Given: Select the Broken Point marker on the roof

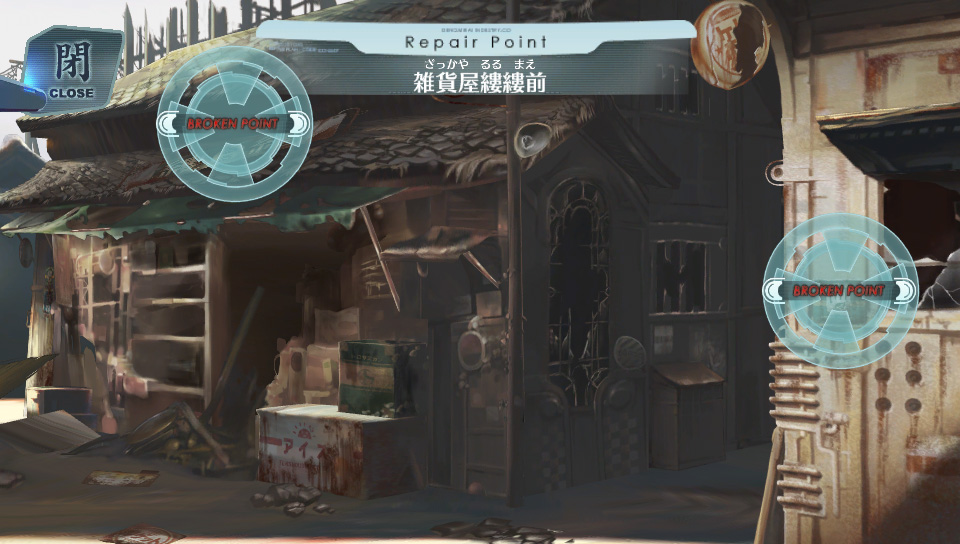Looking at the screenshot, I should click(235, 123).
